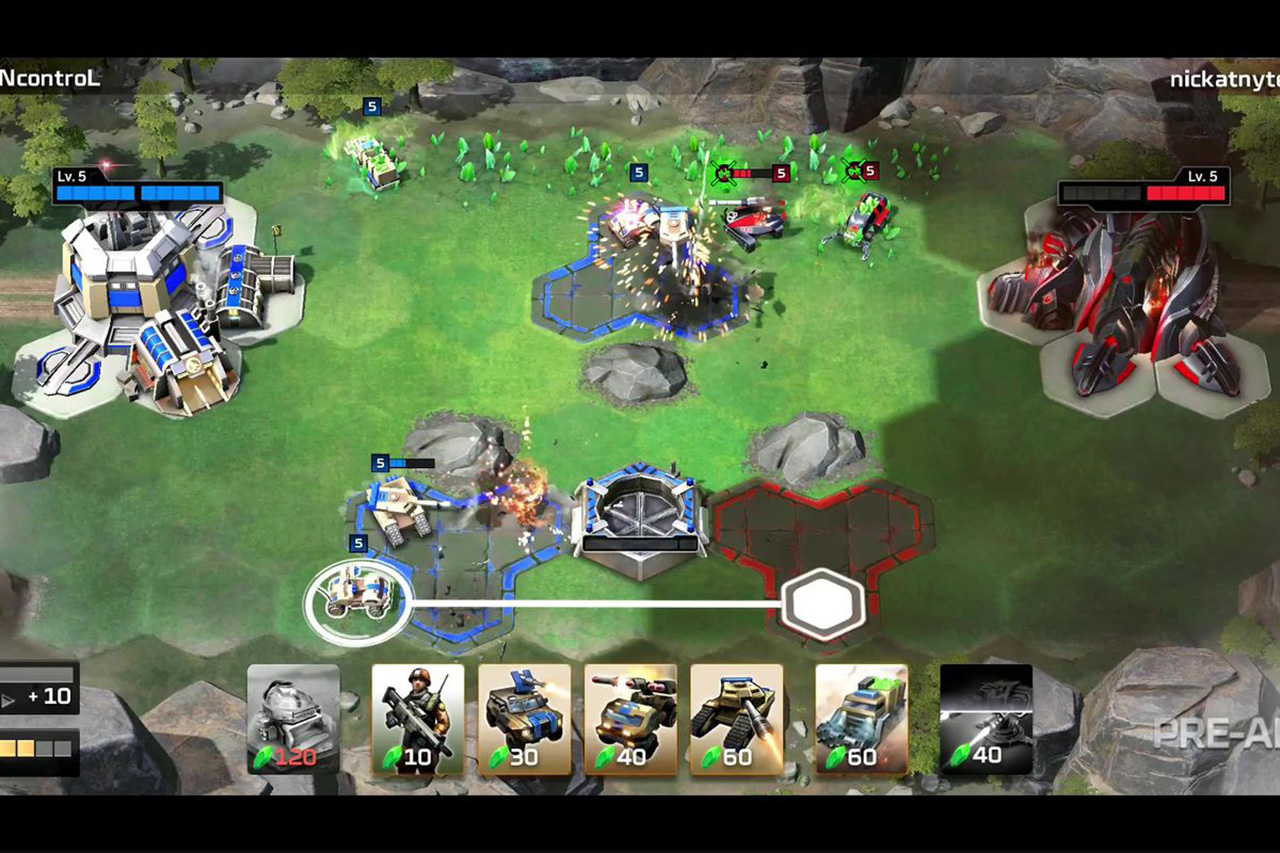Image resolution: width=1280 pixels, height=853 pixels.
Task: Select the cannon tank card costing 60
Action: pyautogui.click(x=737, y=720)
